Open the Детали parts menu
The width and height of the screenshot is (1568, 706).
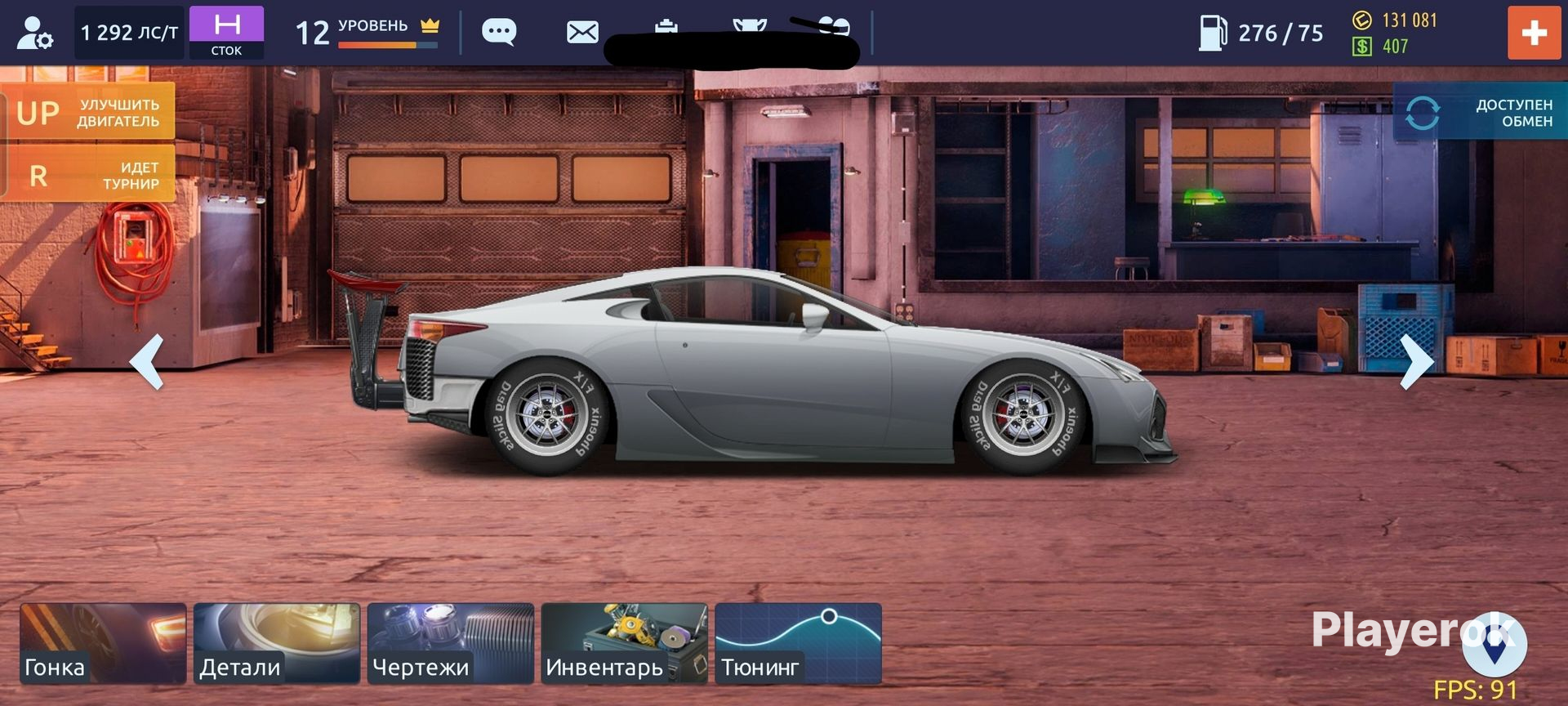click(277, 643)
